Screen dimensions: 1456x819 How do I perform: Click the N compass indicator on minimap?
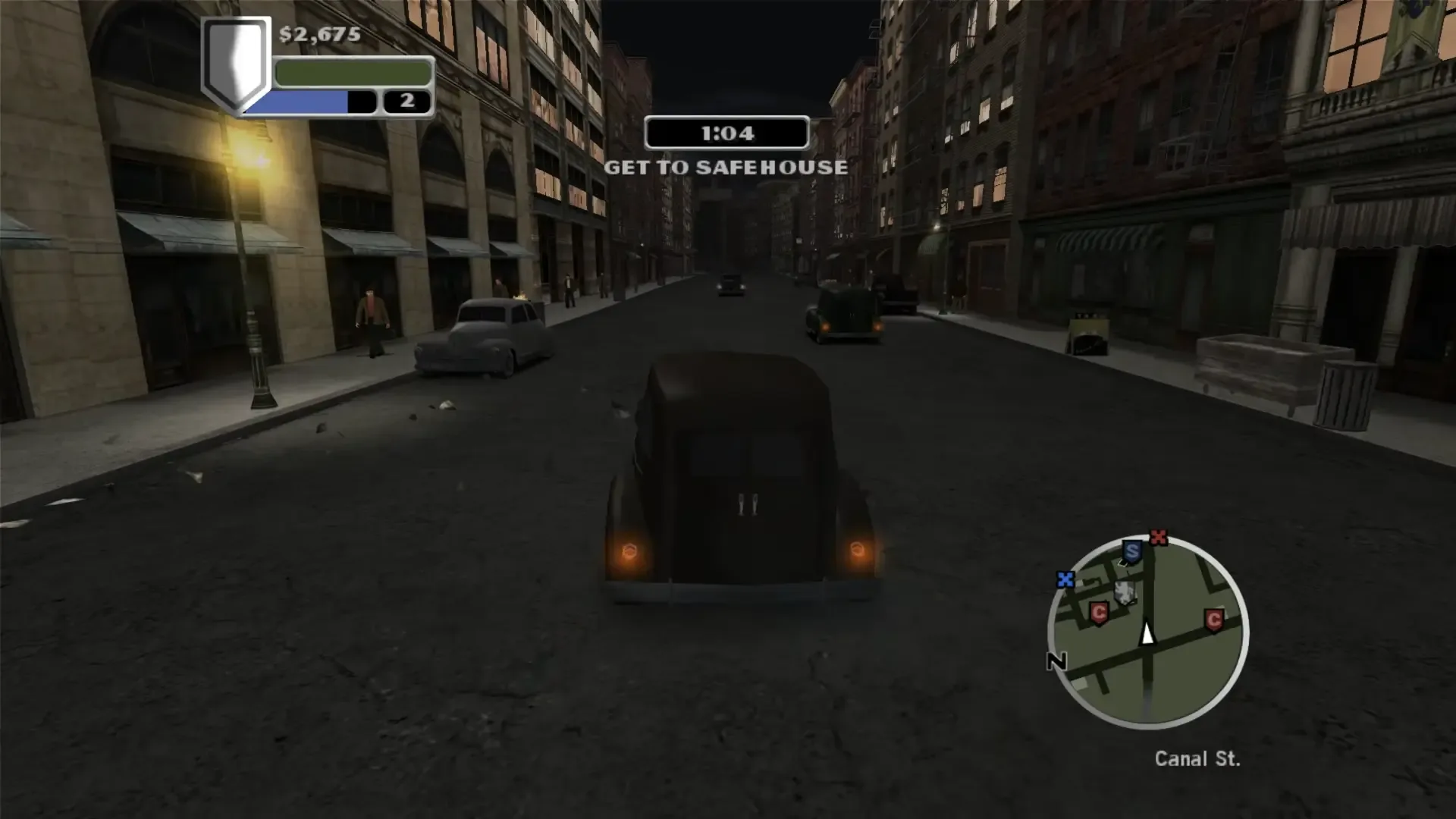[x=1056, y=661]
